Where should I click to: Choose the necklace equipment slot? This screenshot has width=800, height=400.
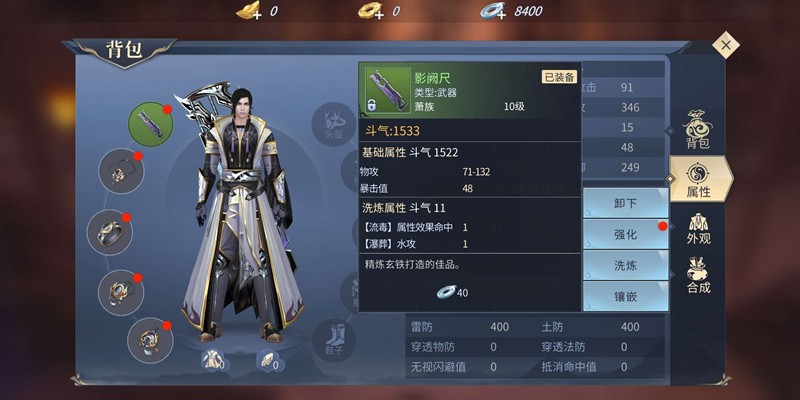click(x=121, y=170)
